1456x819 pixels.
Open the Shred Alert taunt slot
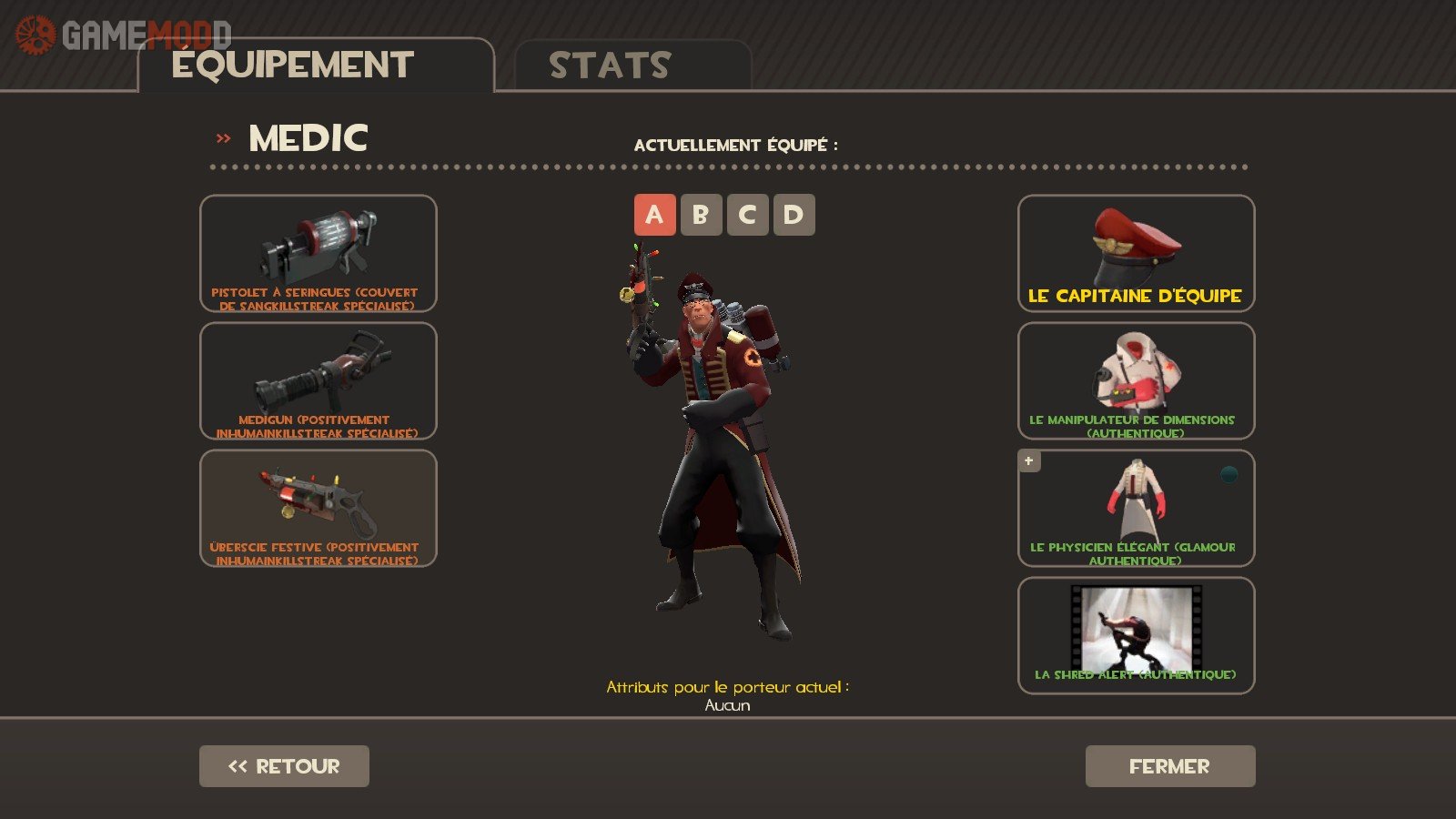coord(1136,636)
